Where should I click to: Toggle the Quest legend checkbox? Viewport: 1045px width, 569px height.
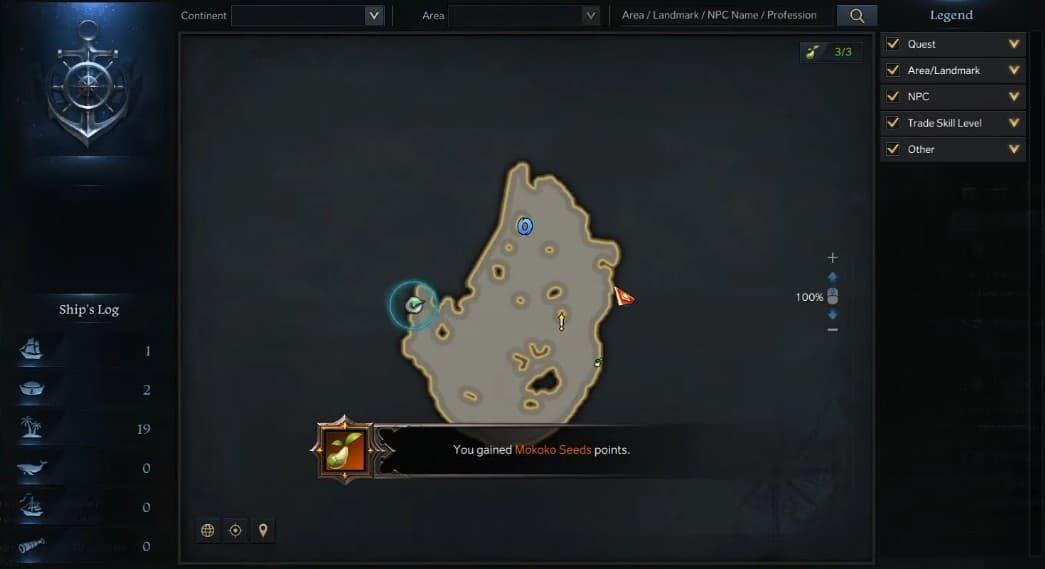tap(893, 44)
